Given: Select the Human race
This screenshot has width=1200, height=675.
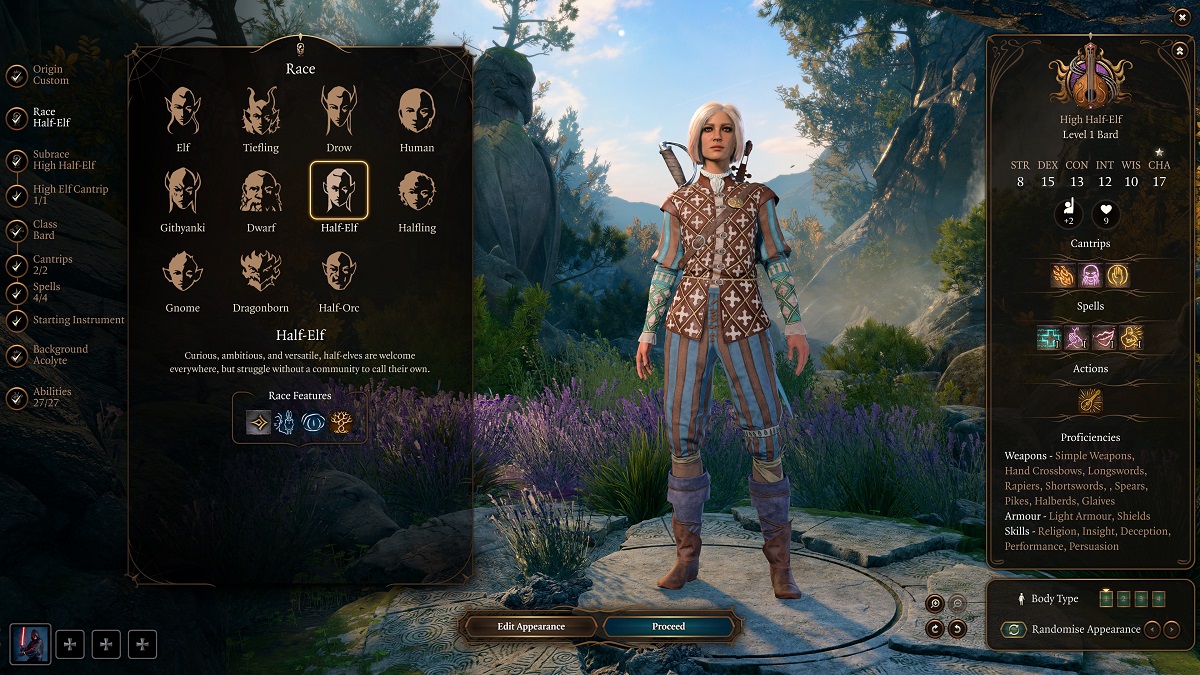Looking at the screenshot, I should click(x=417, y=111).
